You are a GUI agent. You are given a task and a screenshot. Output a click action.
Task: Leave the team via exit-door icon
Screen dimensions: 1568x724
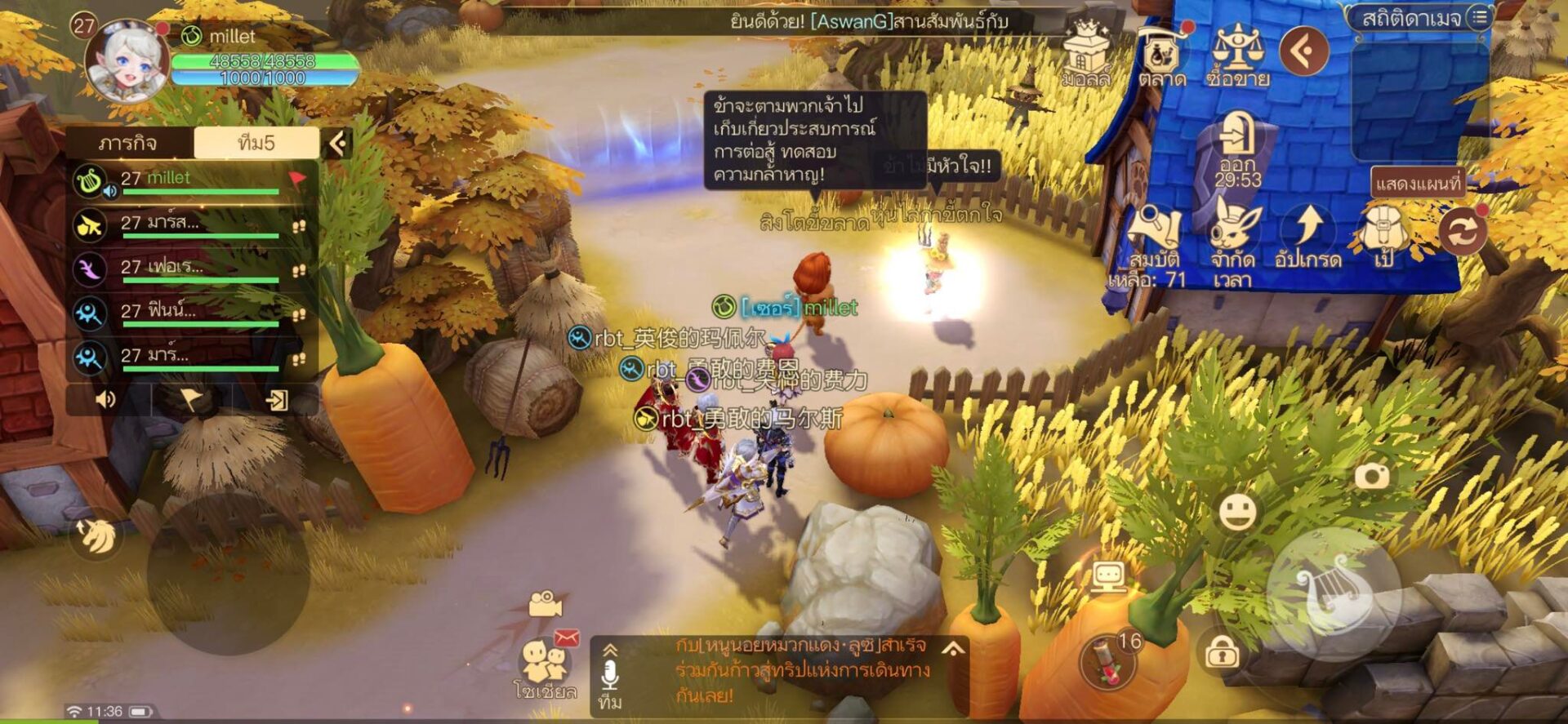[x=277, y=399]
